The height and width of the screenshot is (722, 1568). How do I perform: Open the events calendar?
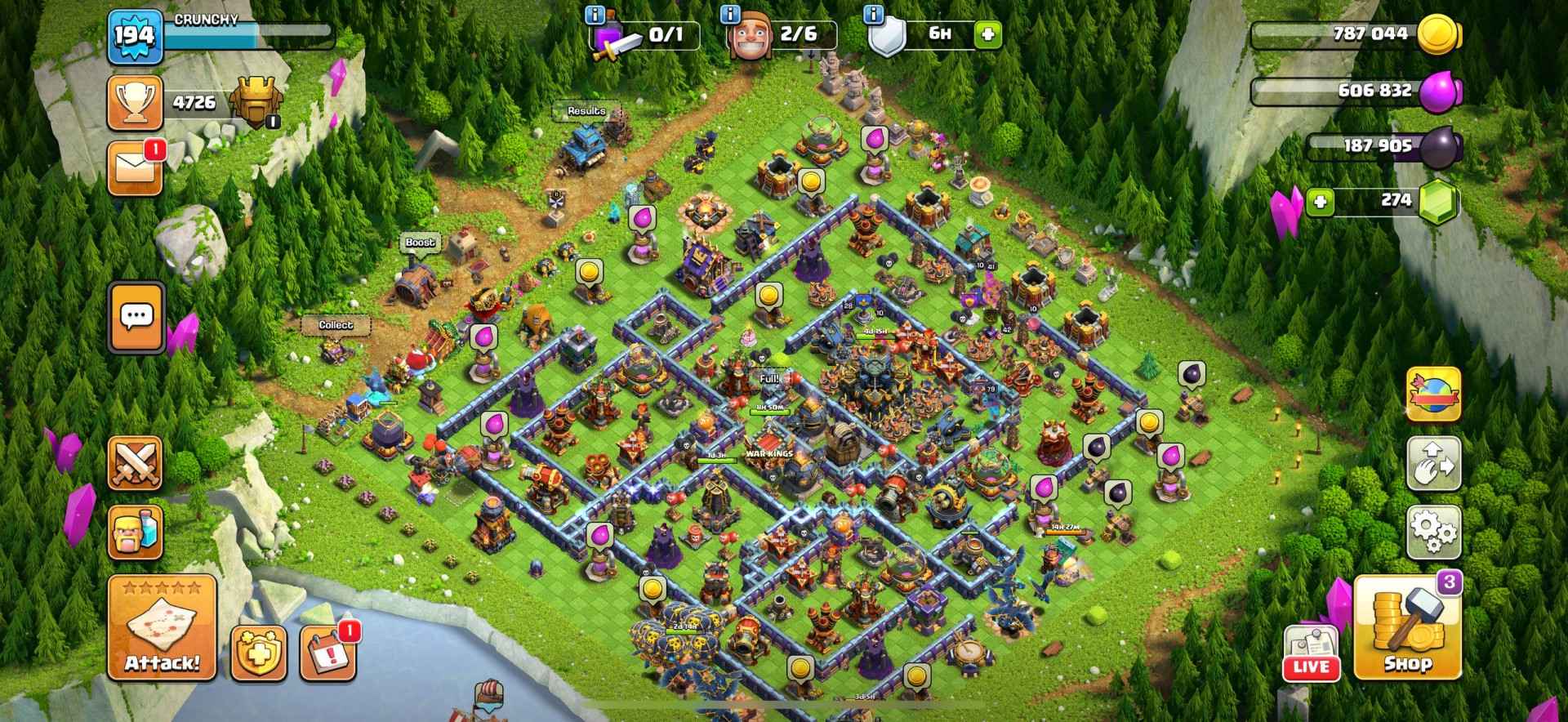[x=328, y=654]
